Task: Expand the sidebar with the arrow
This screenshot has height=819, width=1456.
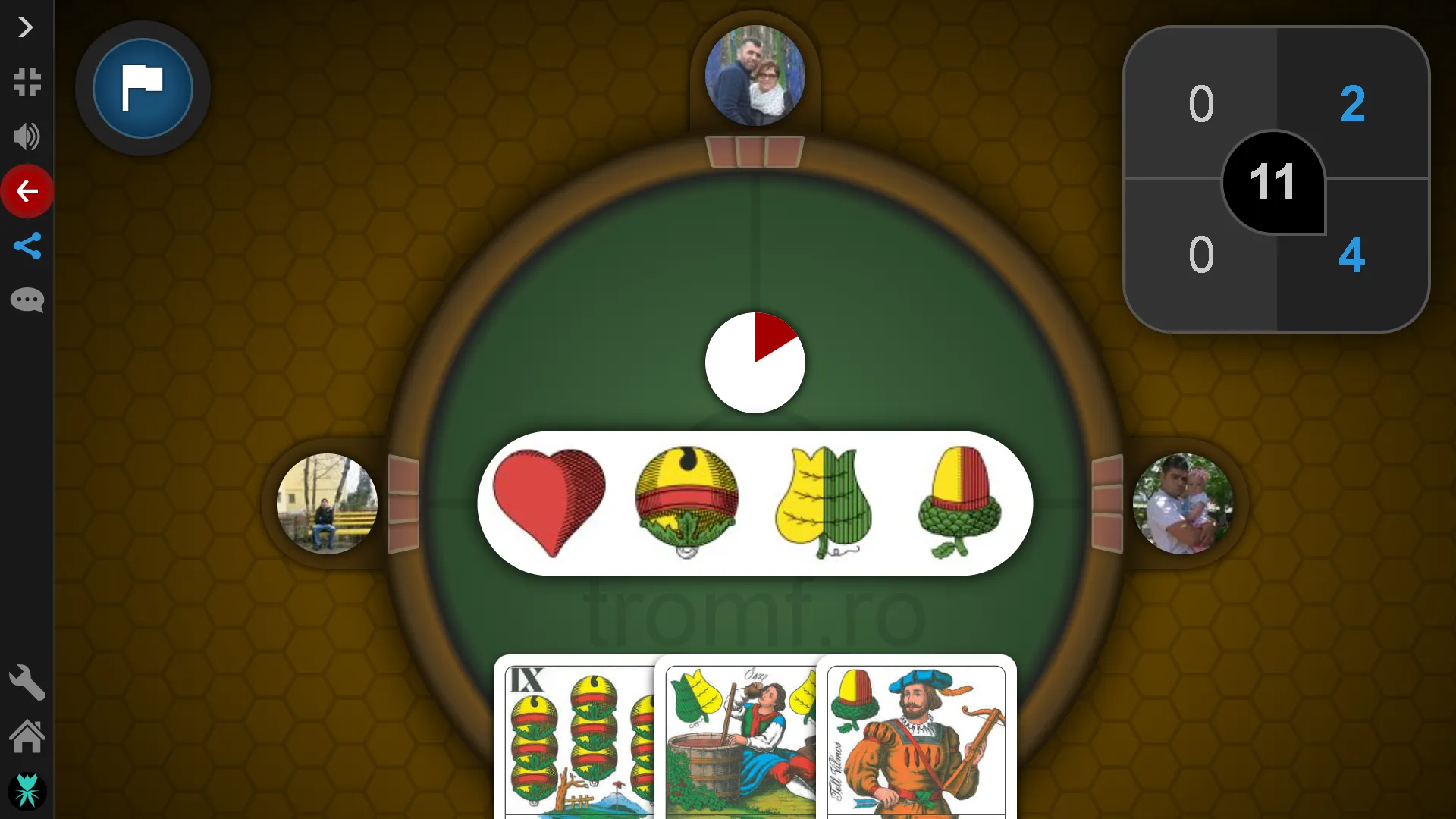Action: pyautogui.click(x=26, y=28)
